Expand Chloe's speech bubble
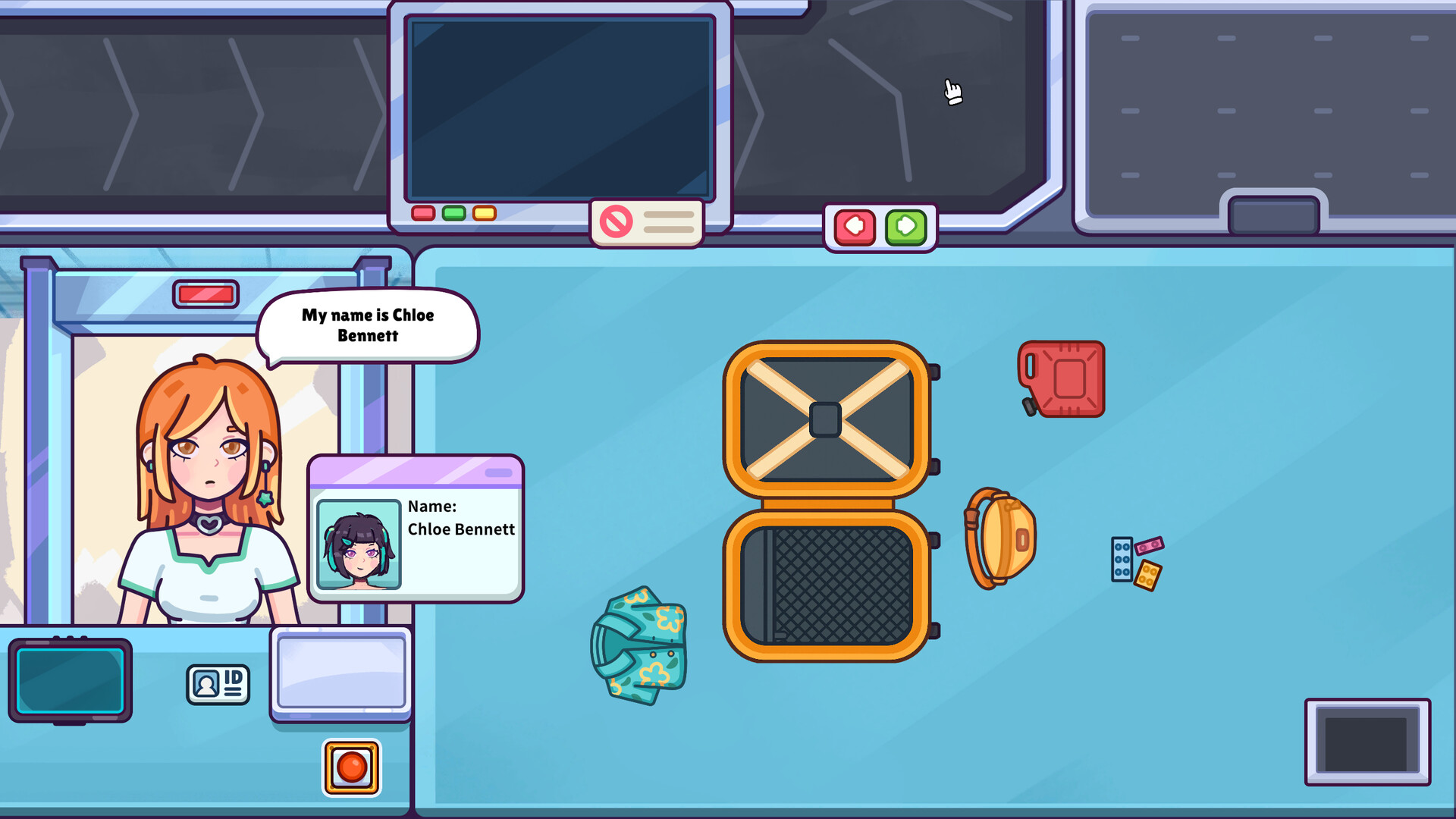The width and height of the screenshot is (1456, 819). tap(368, 326)
